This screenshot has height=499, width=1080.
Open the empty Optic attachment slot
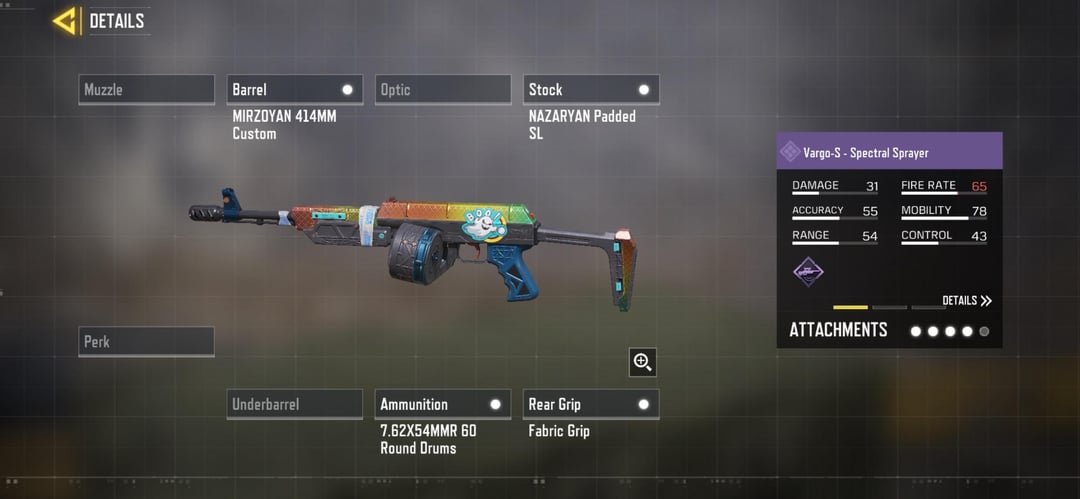pyautogui.click(x=442, y=90)
